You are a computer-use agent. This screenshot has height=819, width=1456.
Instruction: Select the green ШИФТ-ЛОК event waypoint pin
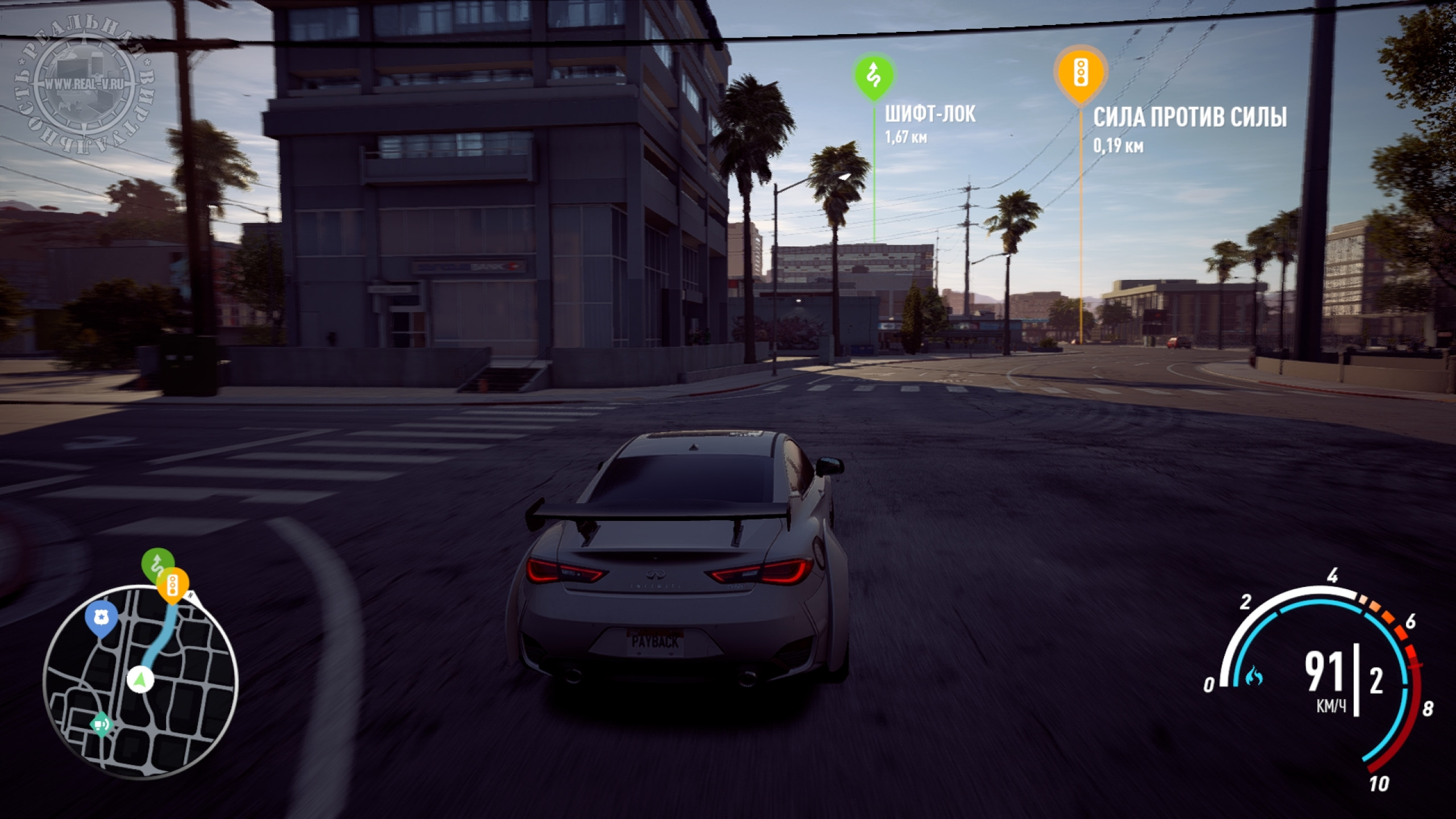(874, 75)
